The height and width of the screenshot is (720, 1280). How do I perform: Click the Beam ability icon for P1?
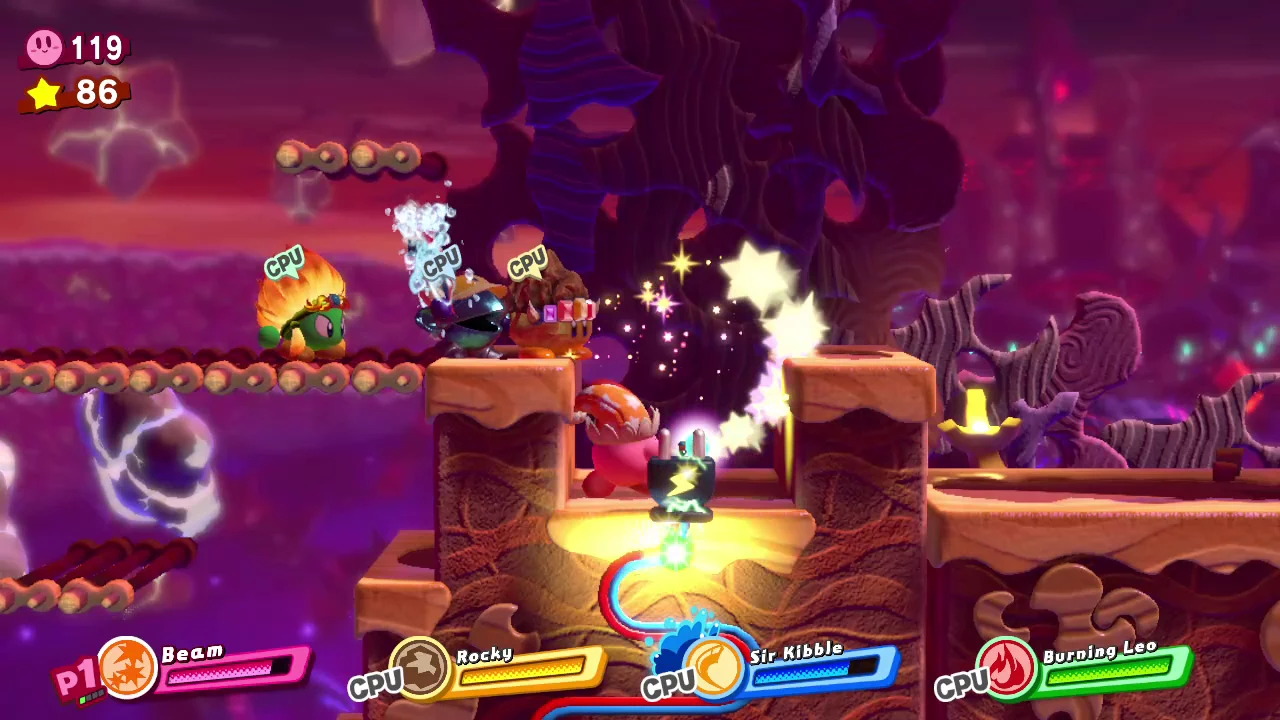[127, 666]
